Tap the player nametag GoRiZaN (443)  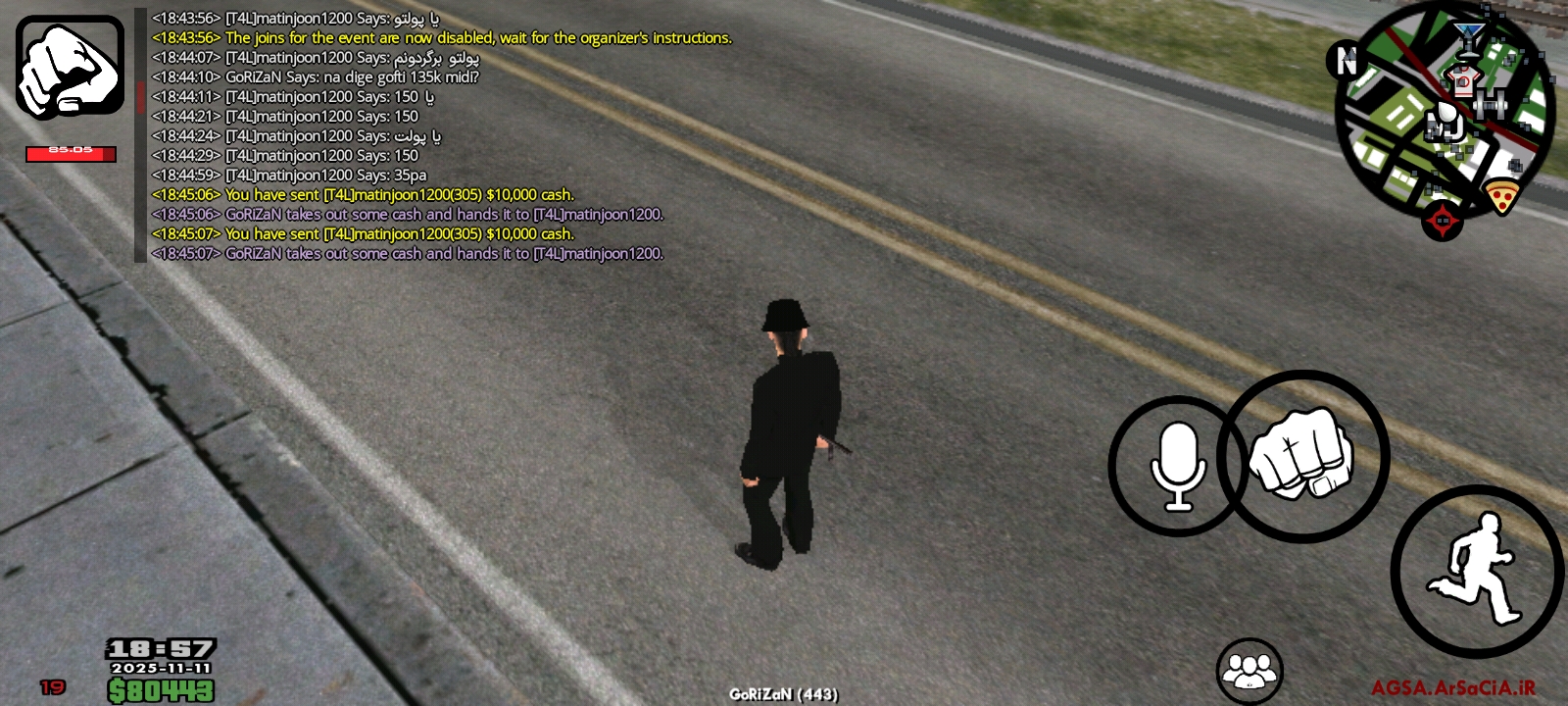(782, 693)
